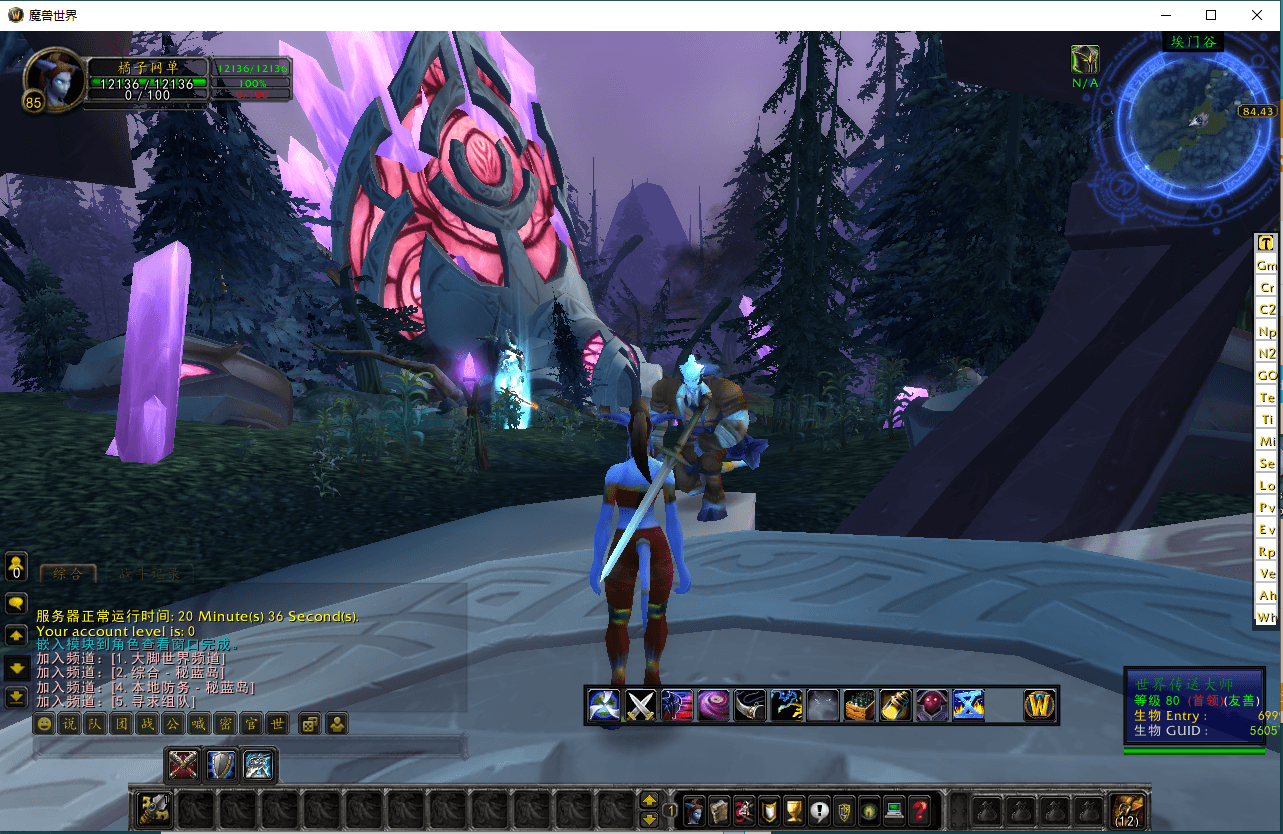
Task: Use the yellow potion bottle icon
Action: [x=895, y=706]
